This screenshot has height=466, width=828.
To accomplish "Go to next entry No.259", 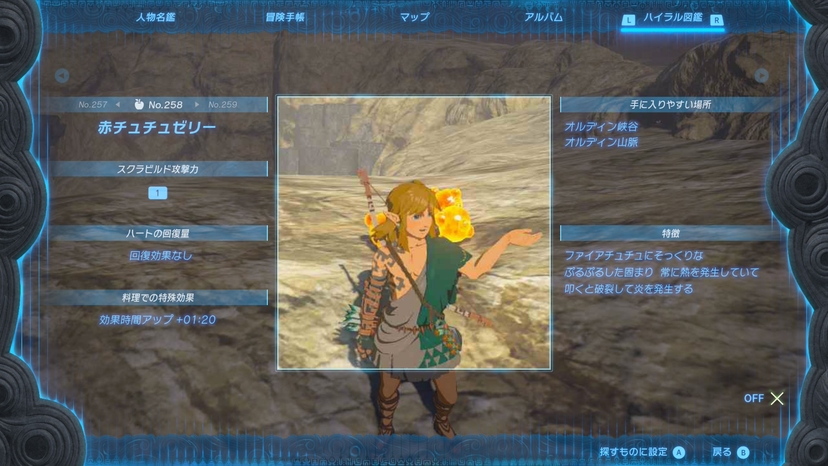I will (x=223, y=104).
